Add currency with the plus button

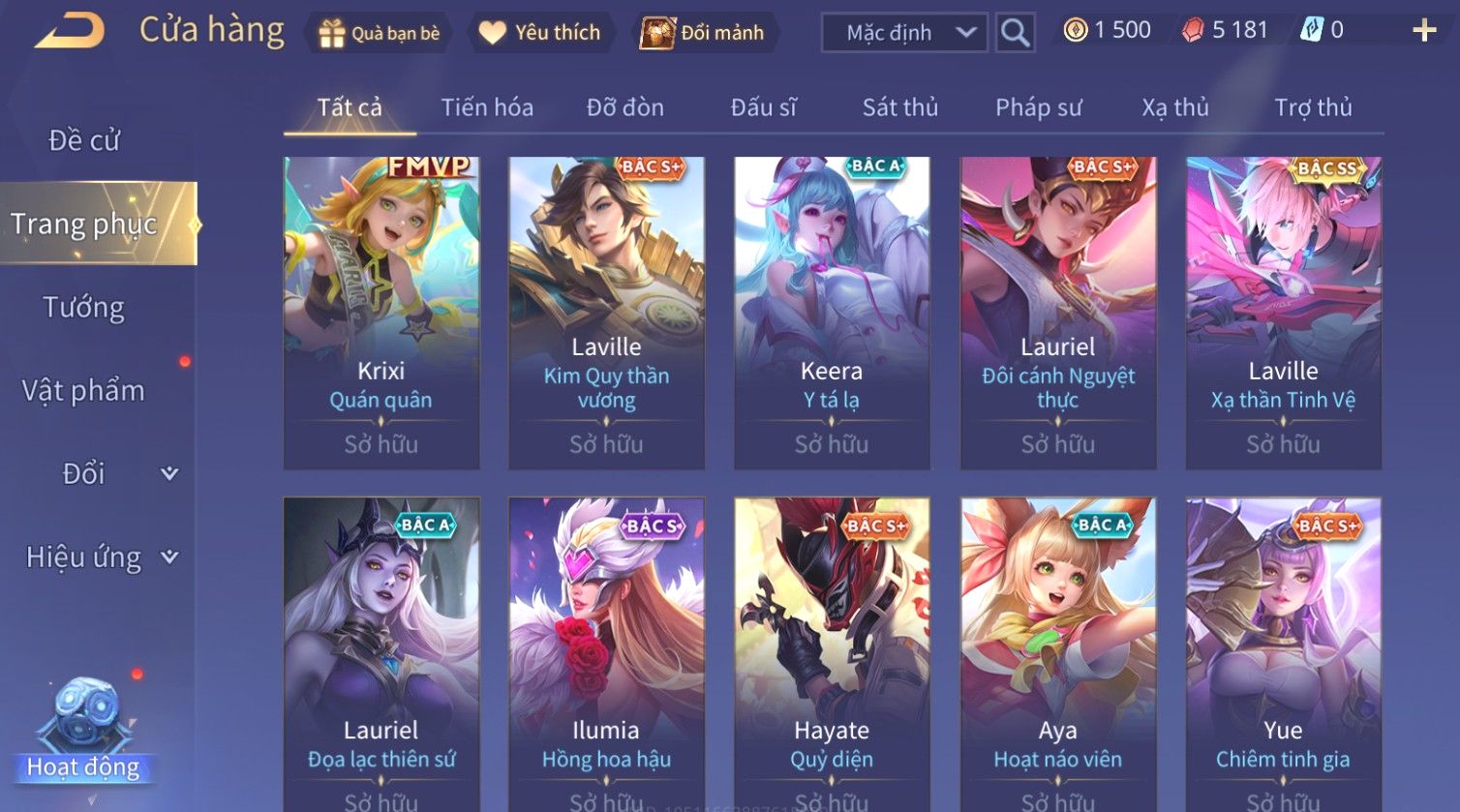point(1424,31)
